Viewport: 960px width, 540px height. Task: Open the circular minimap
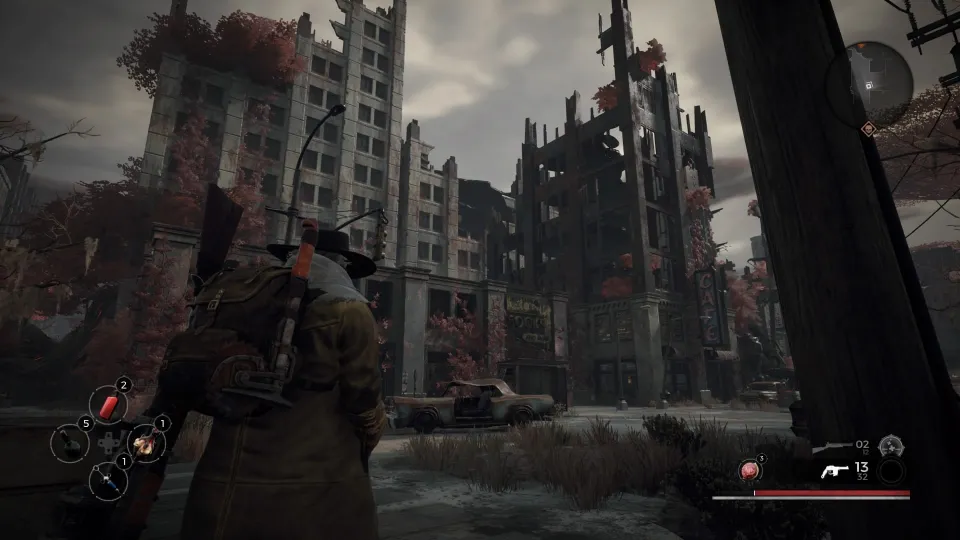(869, 84)
